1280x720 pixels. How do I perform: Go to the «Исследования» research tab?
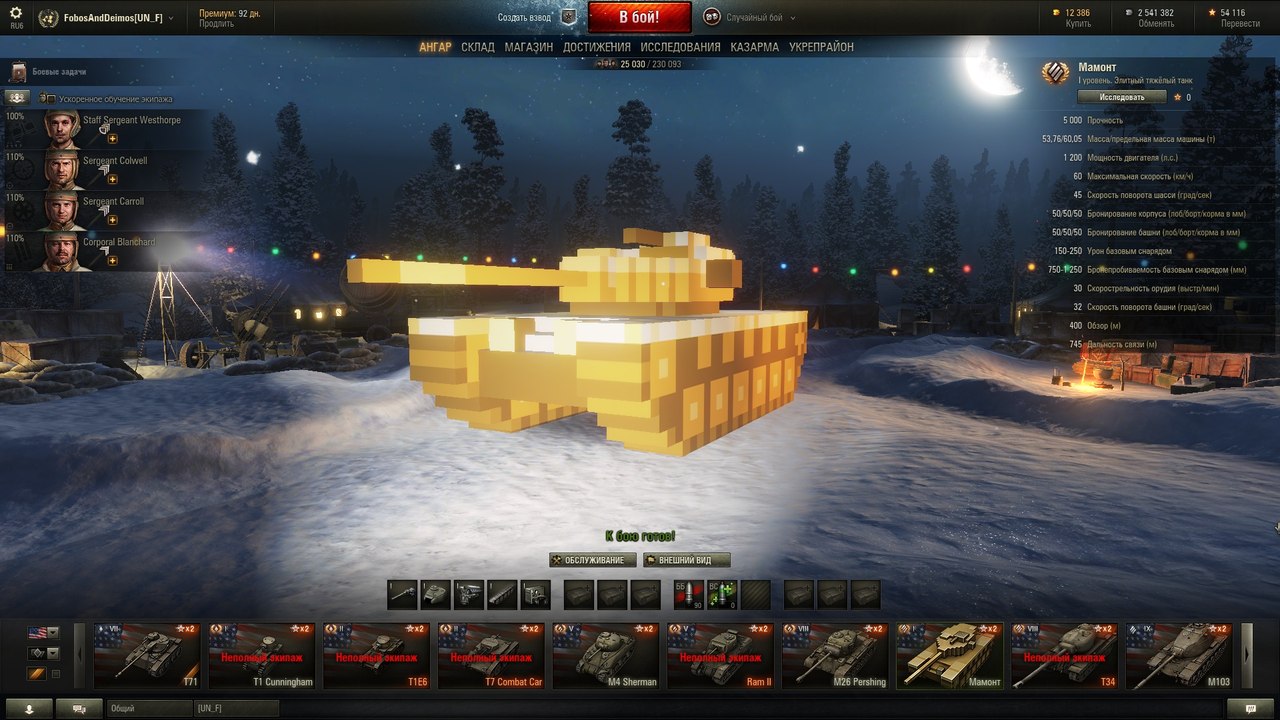pyautogui.click(x=680, y=47)
